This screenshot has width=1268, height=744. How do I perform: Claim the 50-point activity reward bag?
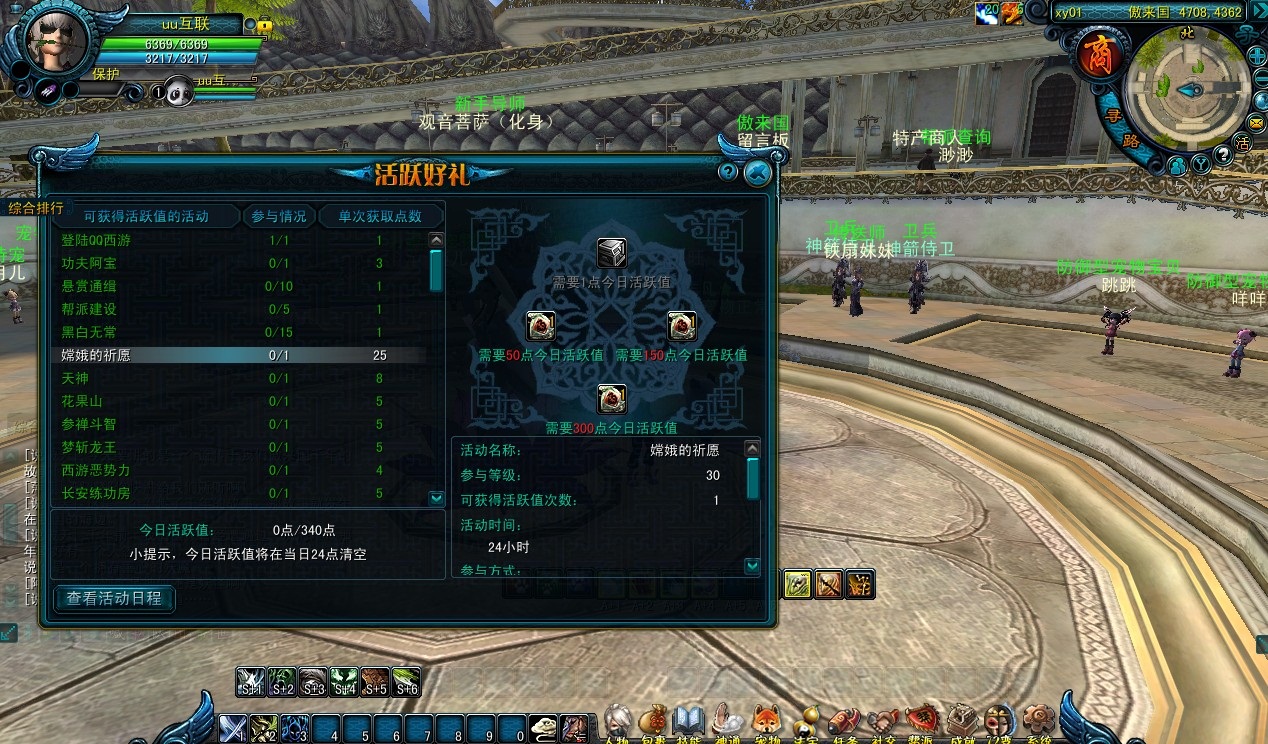(541, 326)
